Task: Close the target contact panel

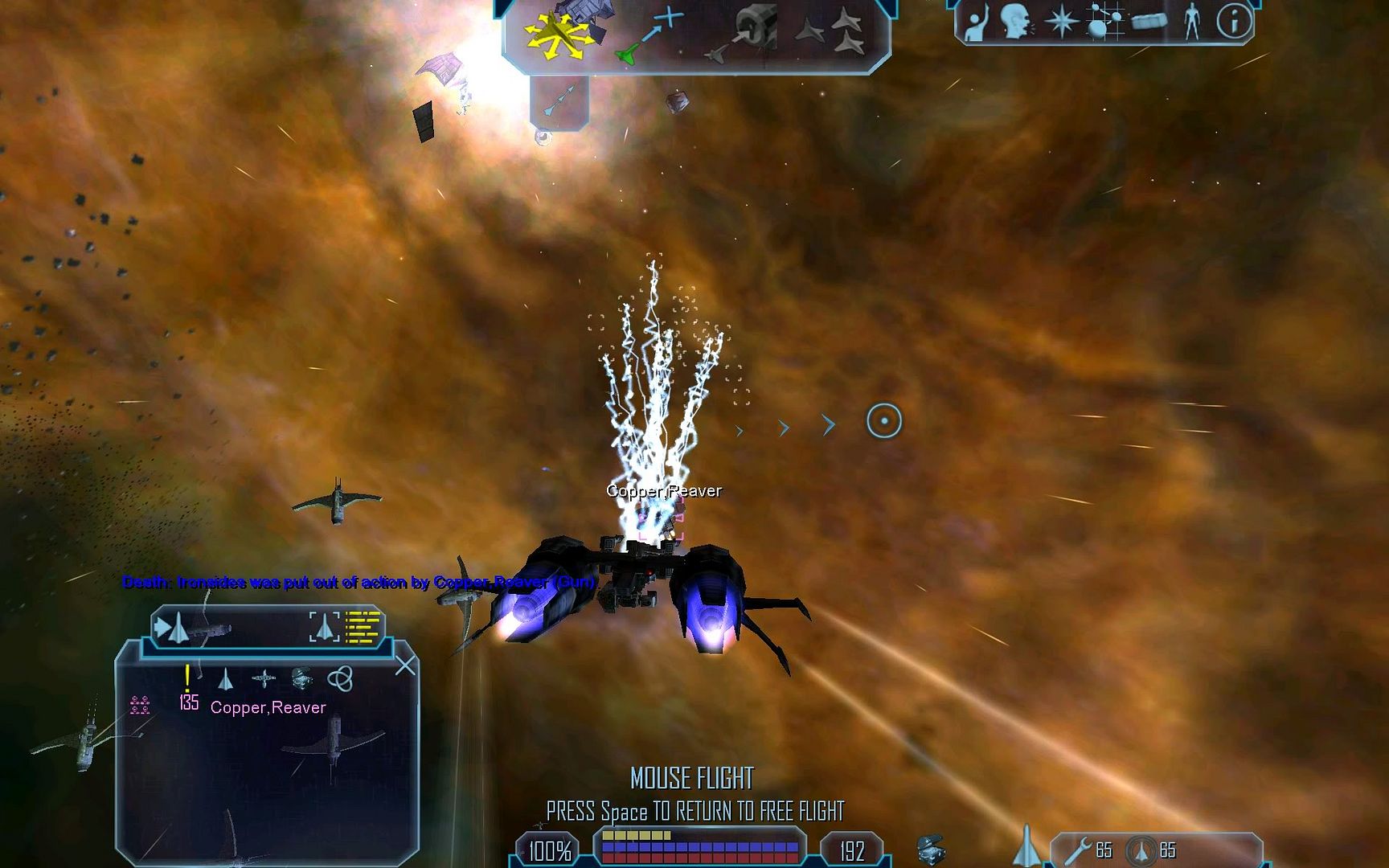Action: [406, 665]
